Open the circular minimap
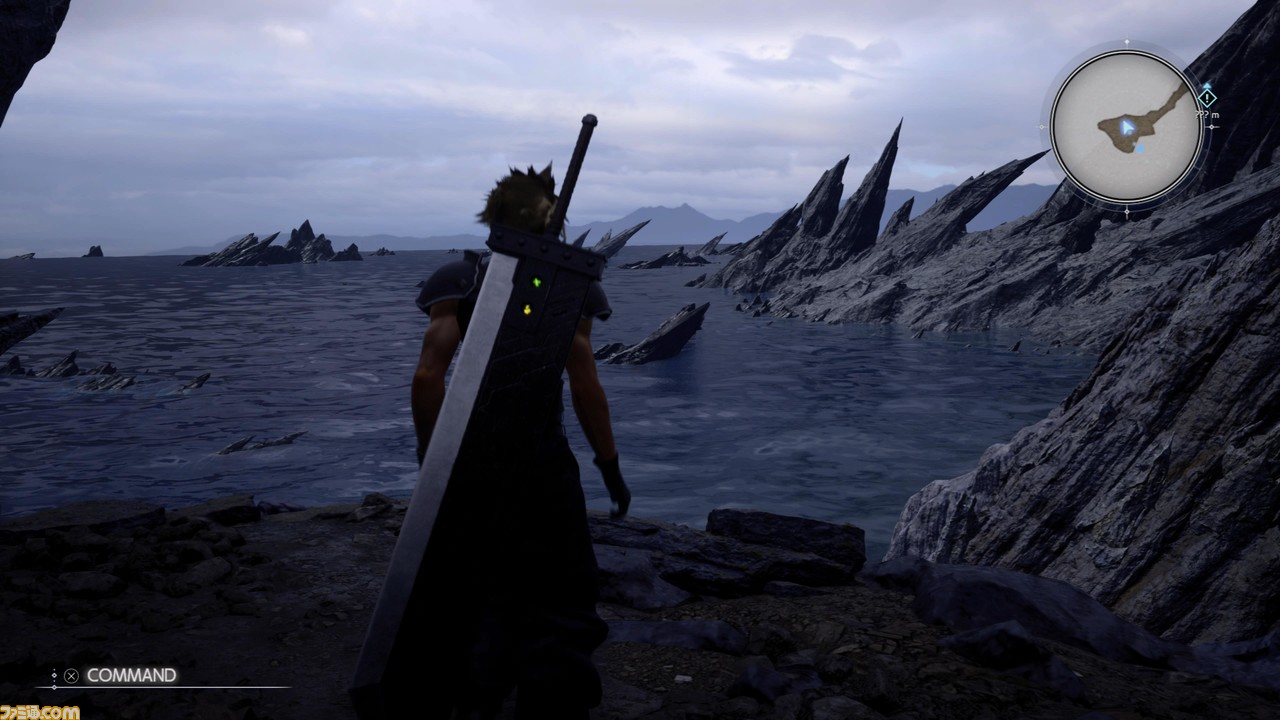1280x720 pixels. [x=1126, y=127]
